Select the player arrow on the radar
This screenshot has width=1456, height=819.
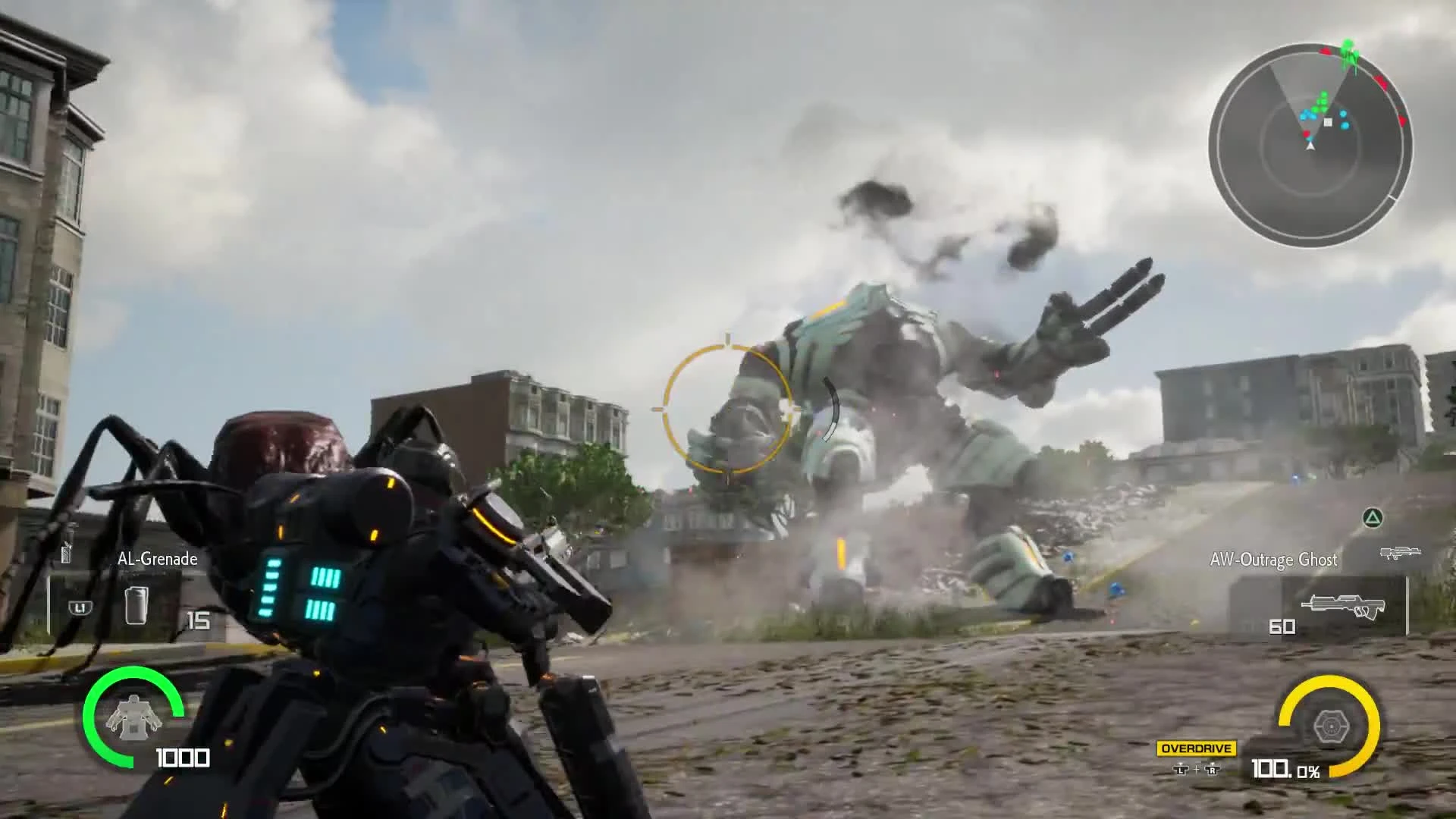tap(1310, 148)
